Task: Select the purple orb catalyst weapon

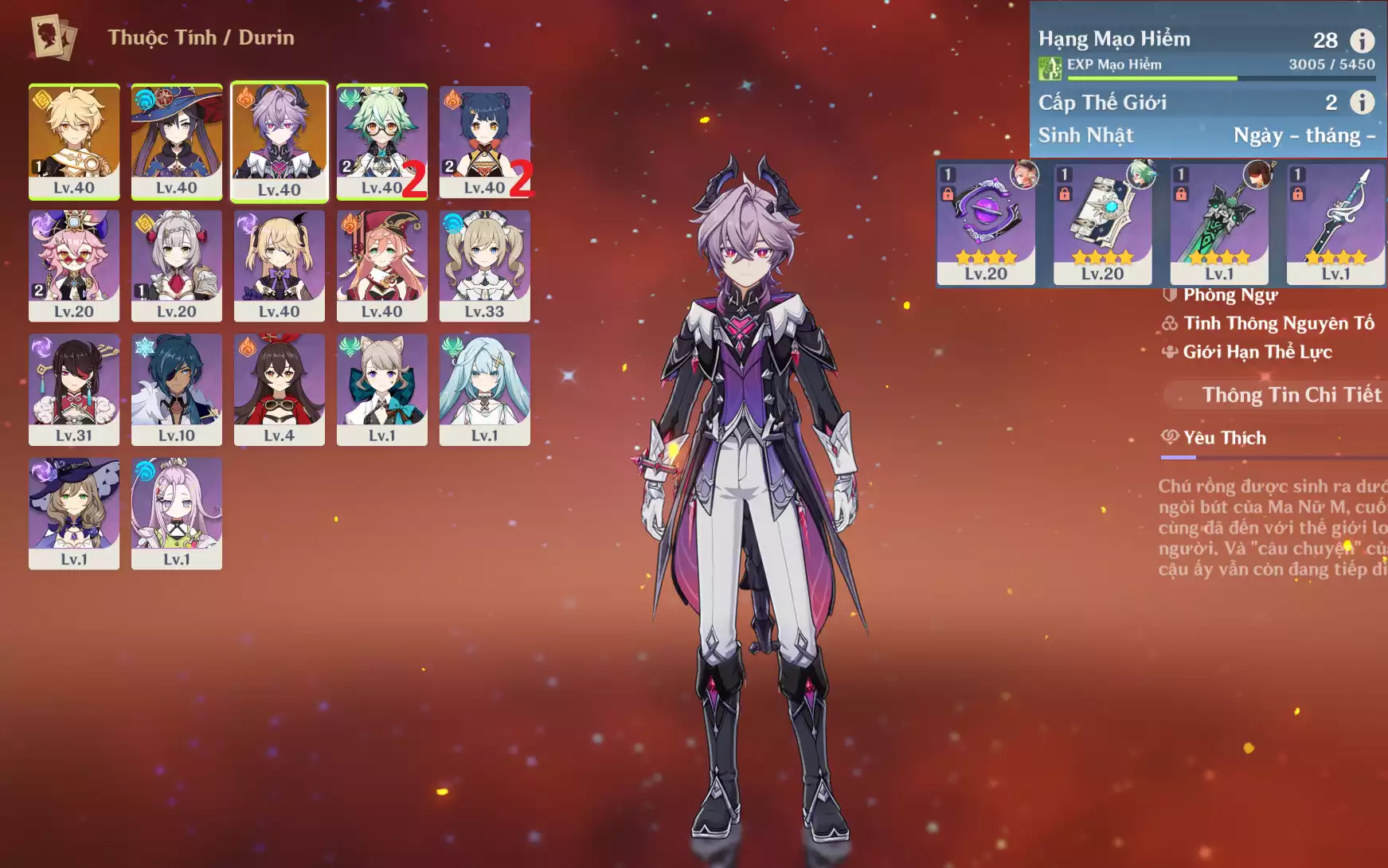Action: click(986, 223)
